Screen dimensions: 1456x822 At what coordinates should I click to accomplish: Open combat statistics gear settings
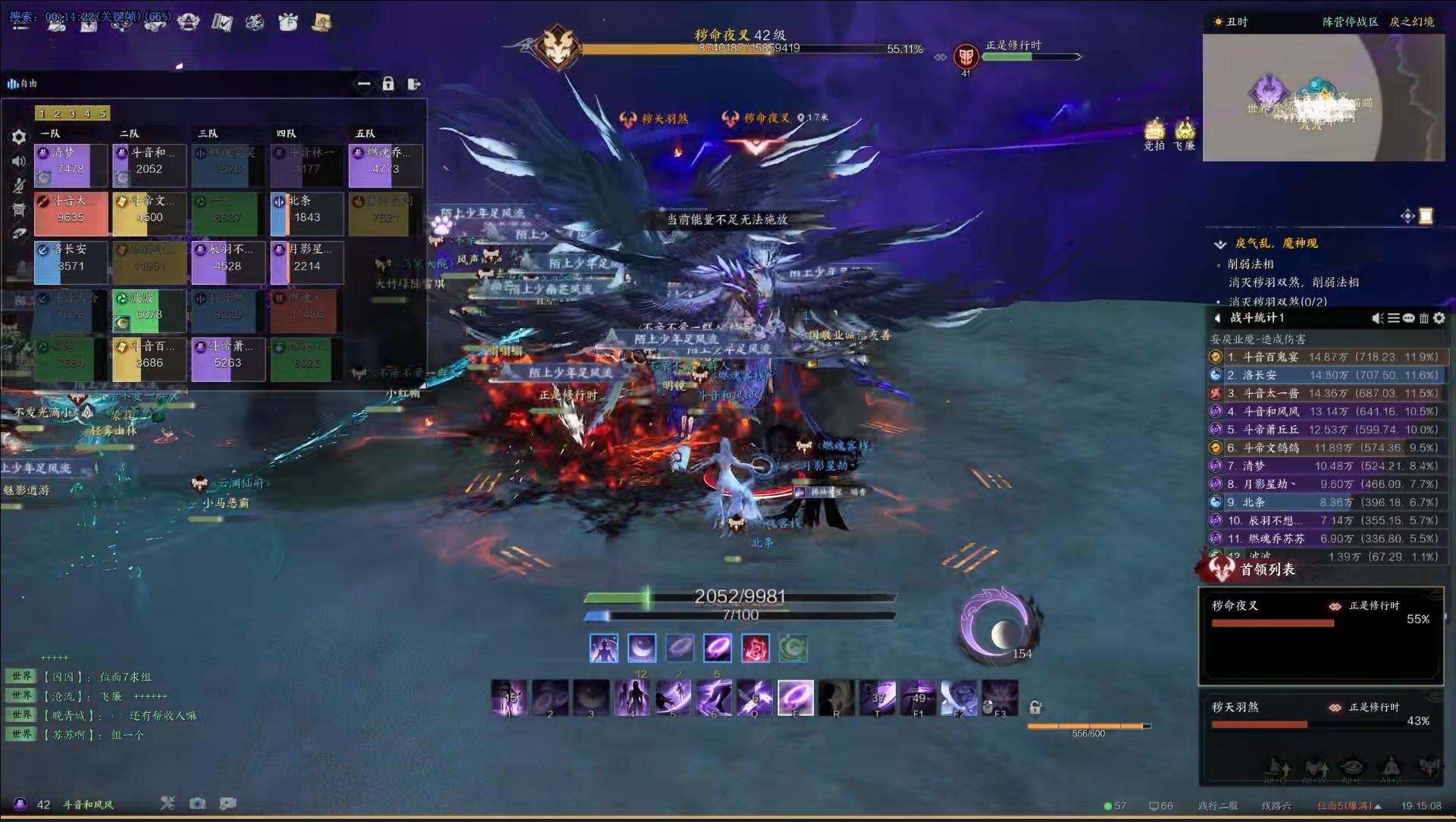pyautogui.click(x=1439, y=318)
